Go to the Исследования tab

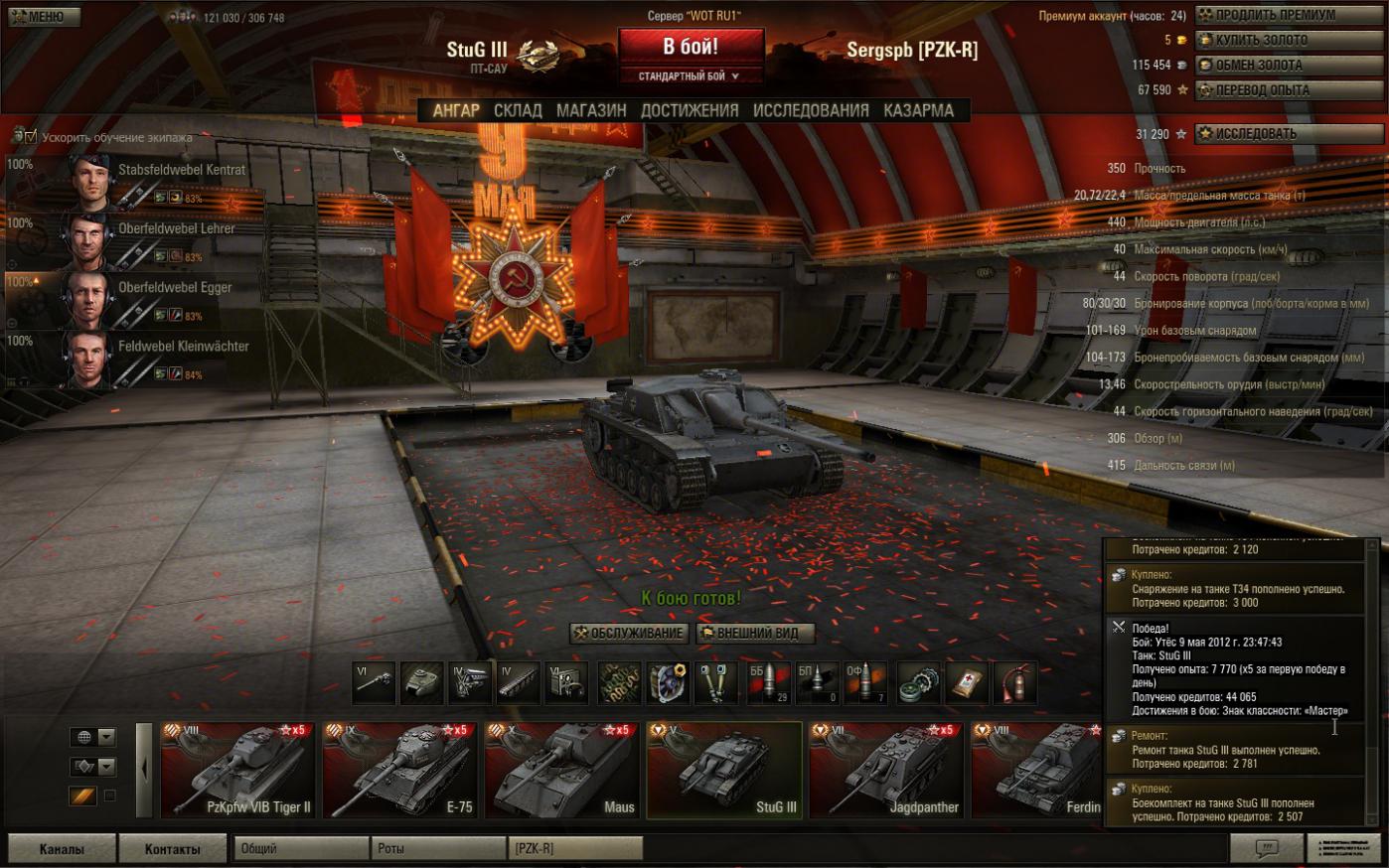click(811, 110)
